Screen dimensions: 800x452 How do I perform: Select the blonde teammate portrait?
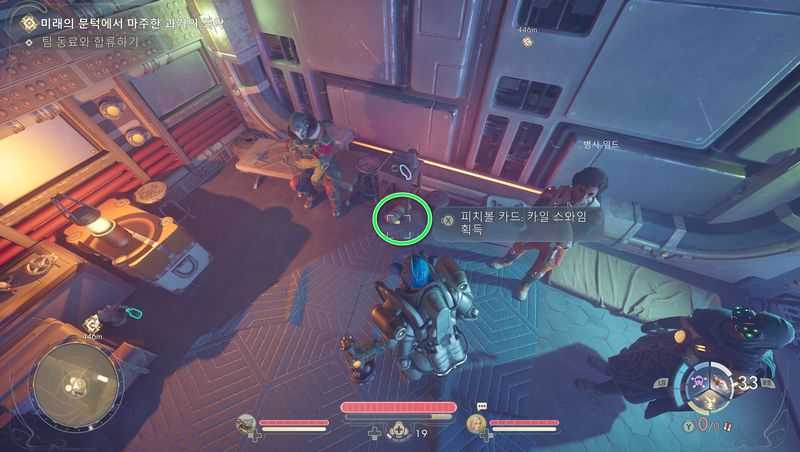click(x=477, y=424)
